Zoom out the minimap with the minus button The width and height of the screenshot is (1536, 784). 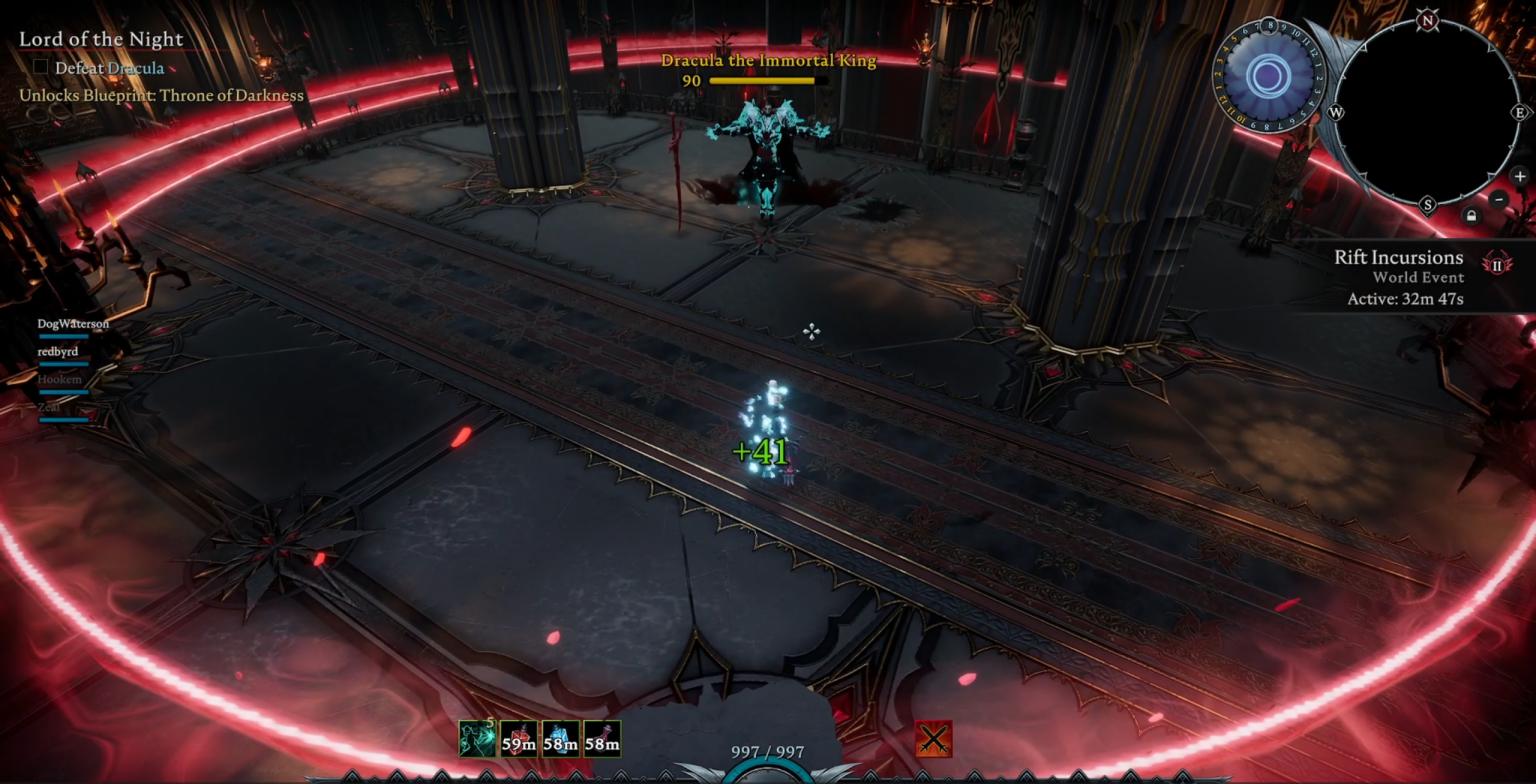tap(1498, 199)
